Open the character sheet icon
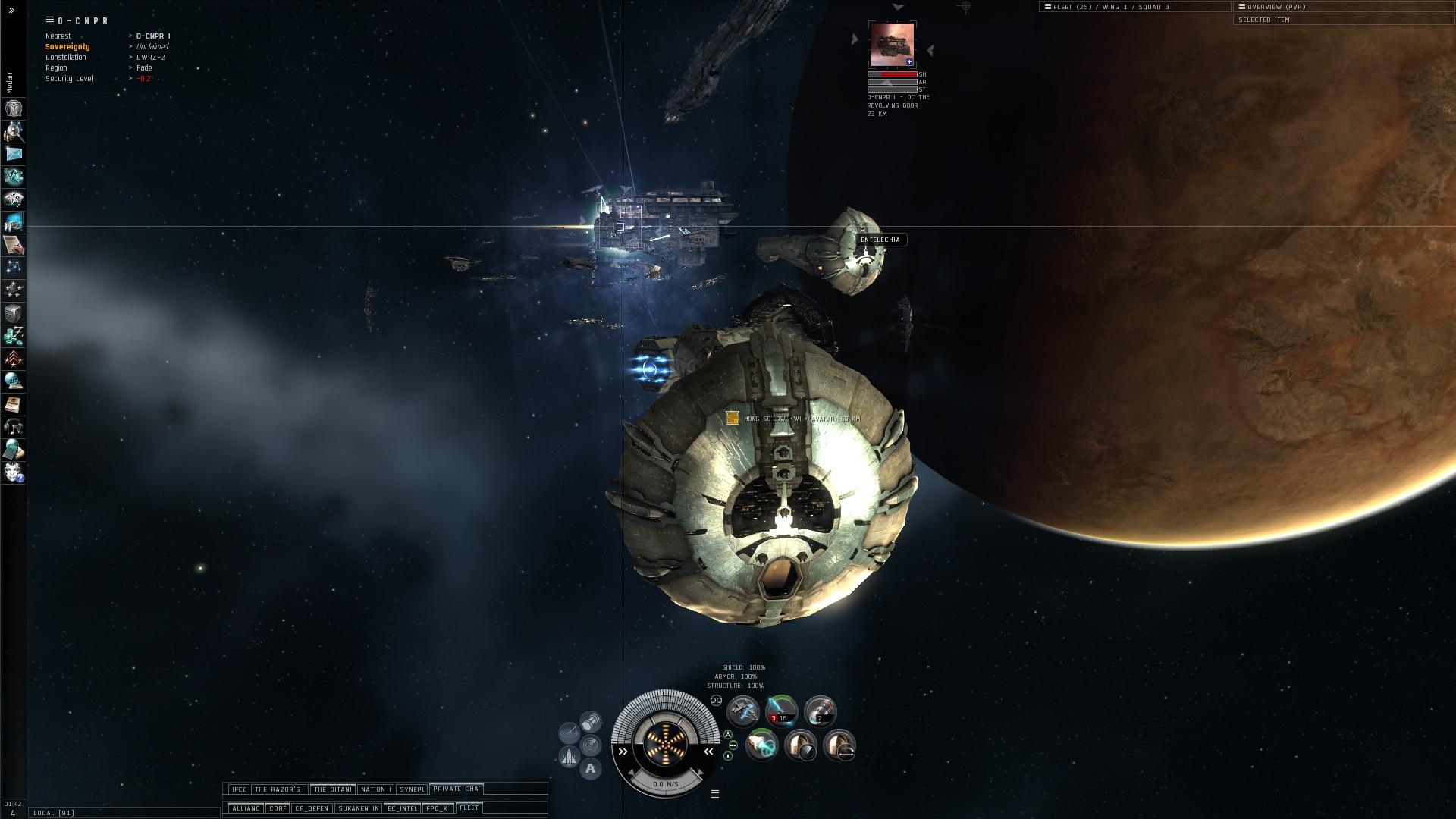 14,108
